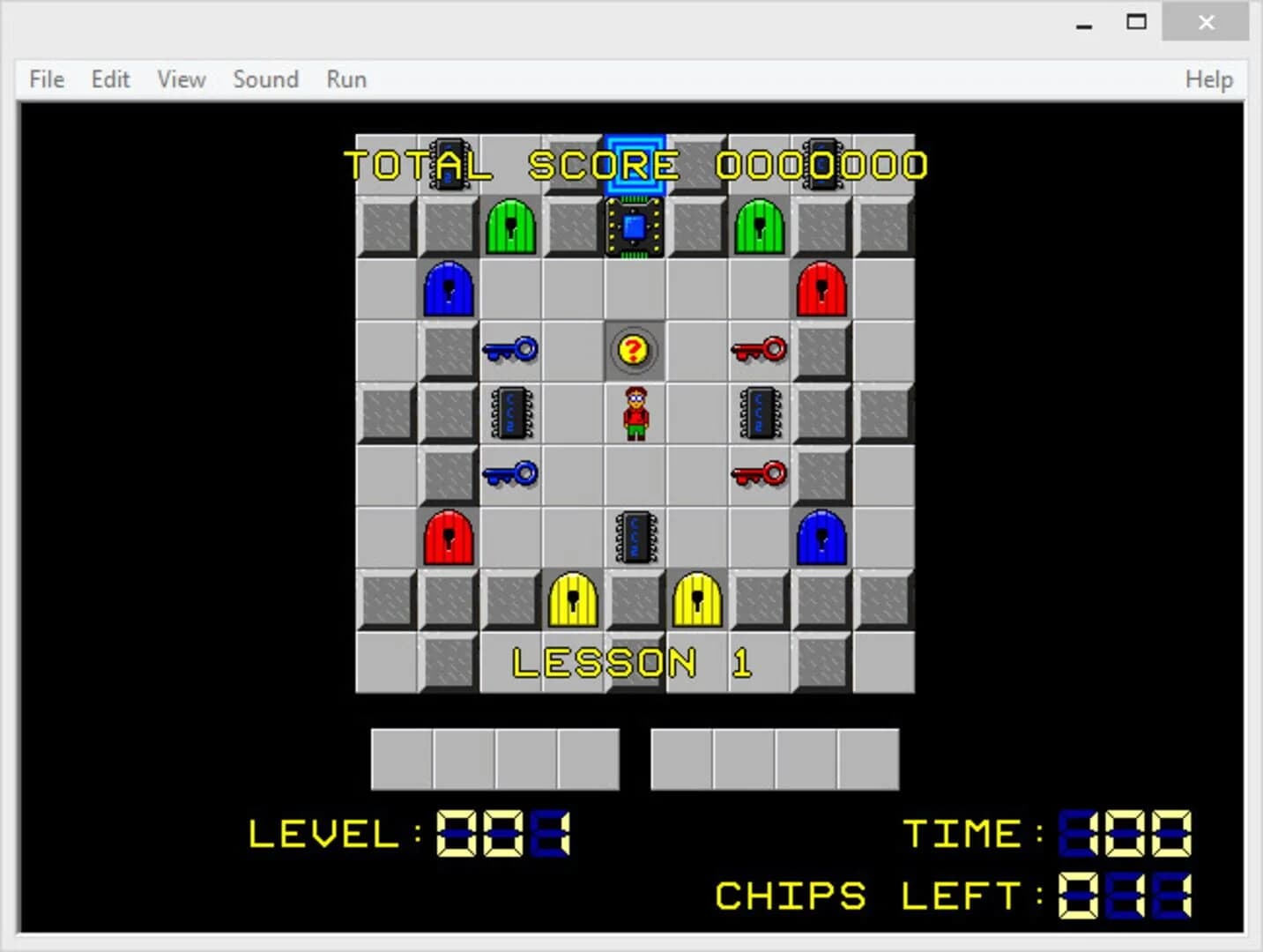The width and height of the screenshot is (1263, 952).
Task: Click the Help menu item
Action: (x=1208, y=79)
